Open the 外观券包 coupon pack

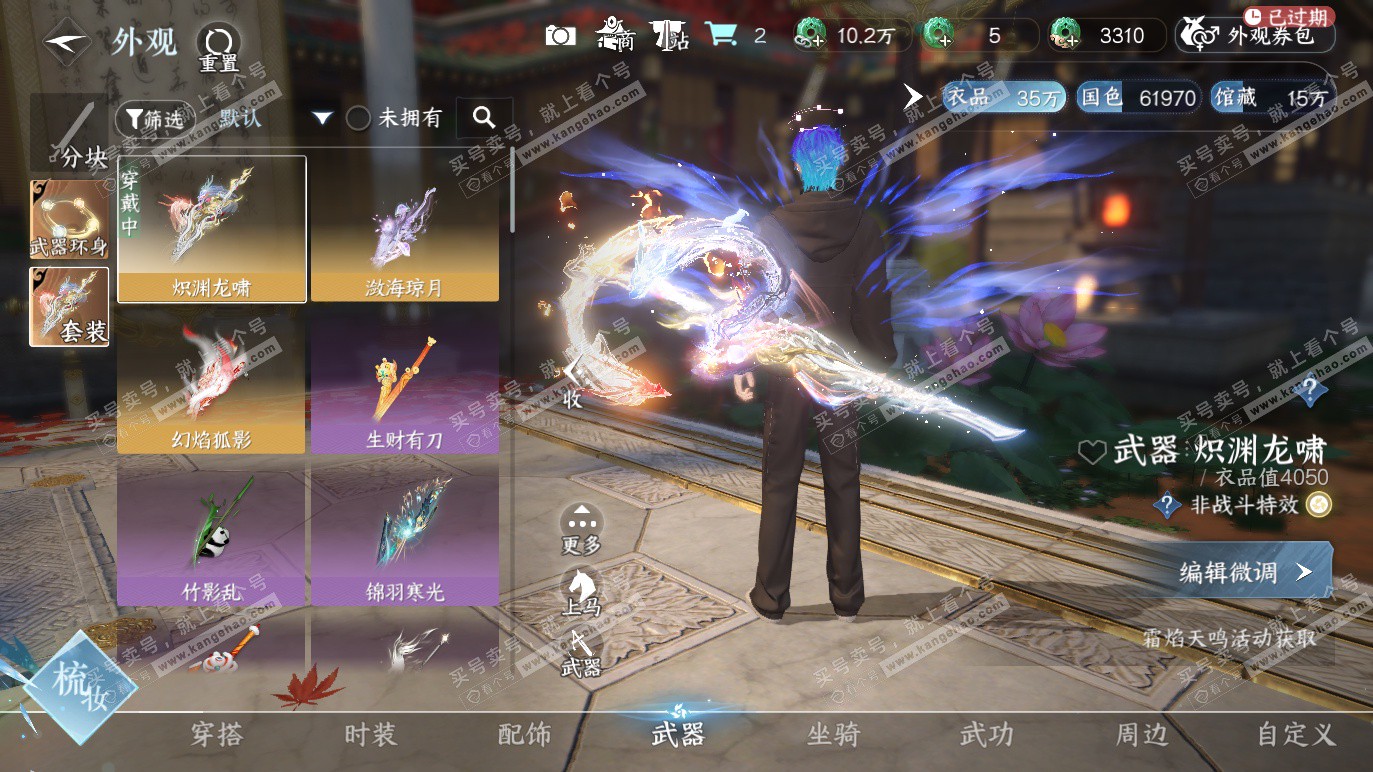coord(1256,36)
